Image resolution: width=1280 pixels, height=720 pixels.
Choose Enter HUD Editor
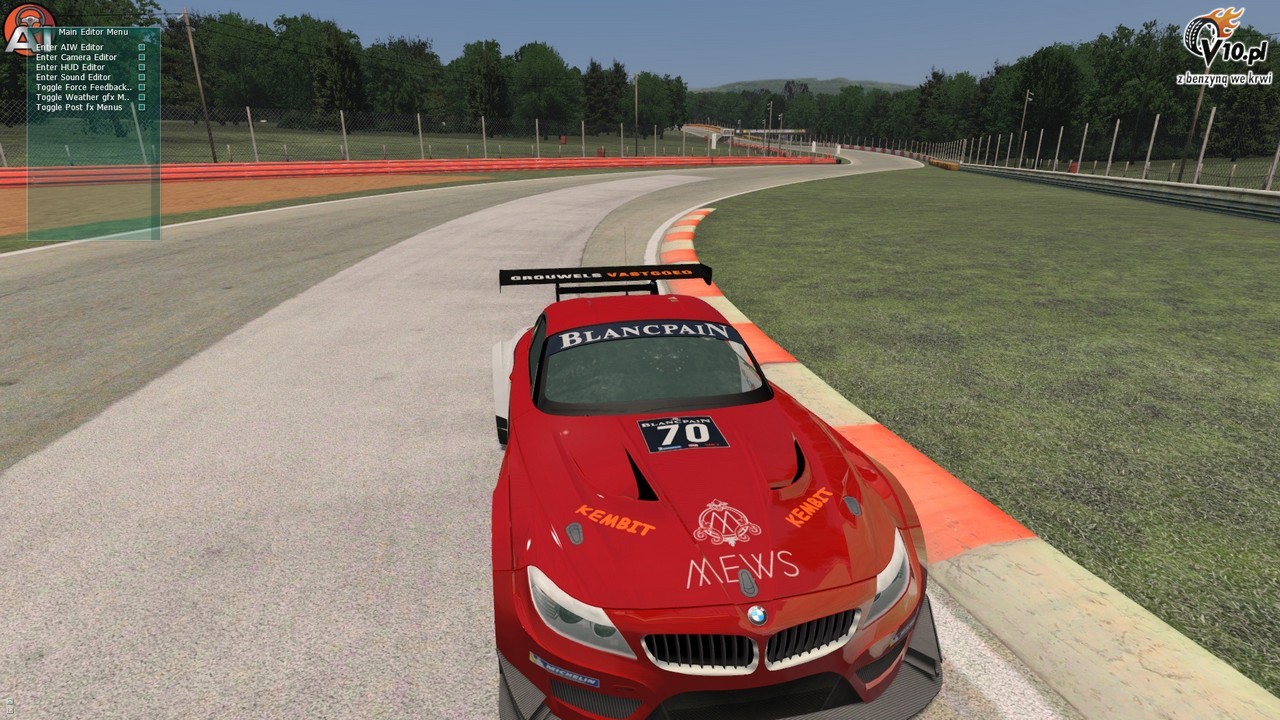coord(70,67)
